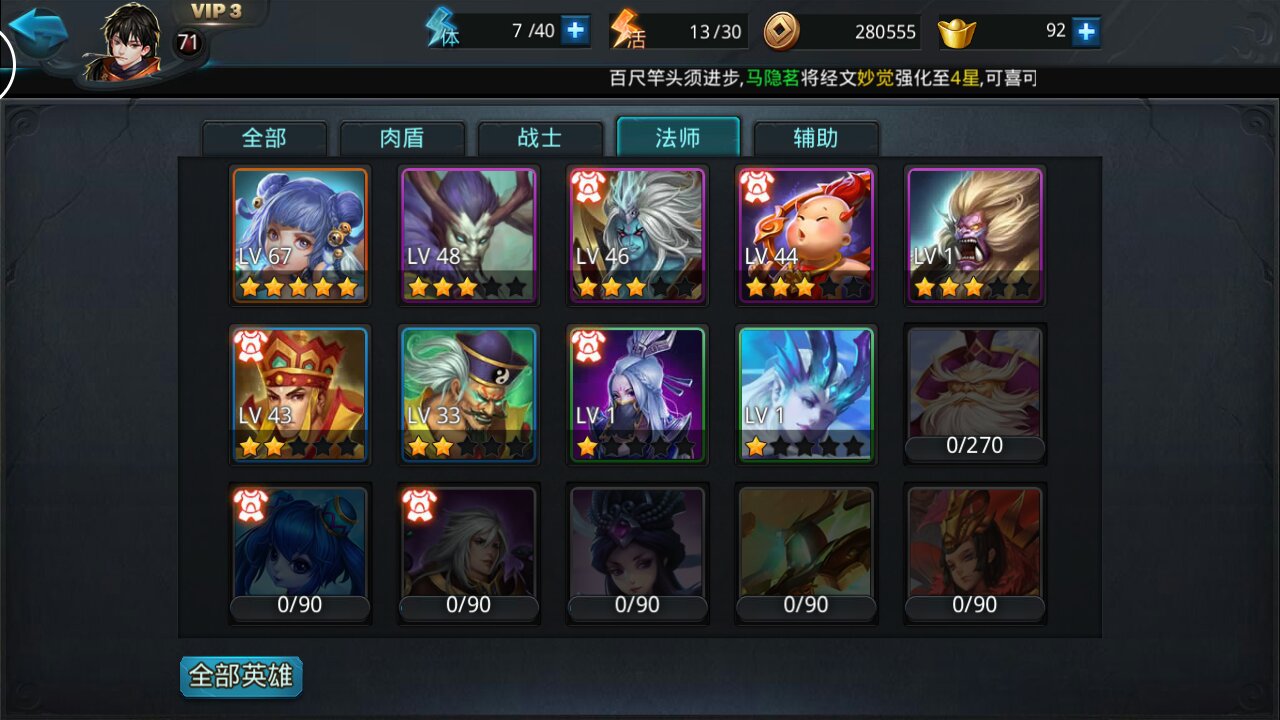Select the LV 48 purple demon hero
The image size is (1280, 720).
469,235
